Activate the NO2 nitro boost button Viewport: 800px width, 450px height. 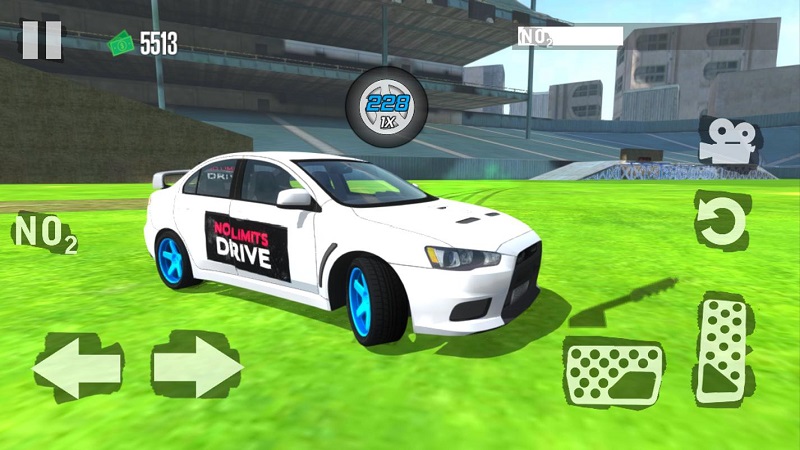click(43, 234)
